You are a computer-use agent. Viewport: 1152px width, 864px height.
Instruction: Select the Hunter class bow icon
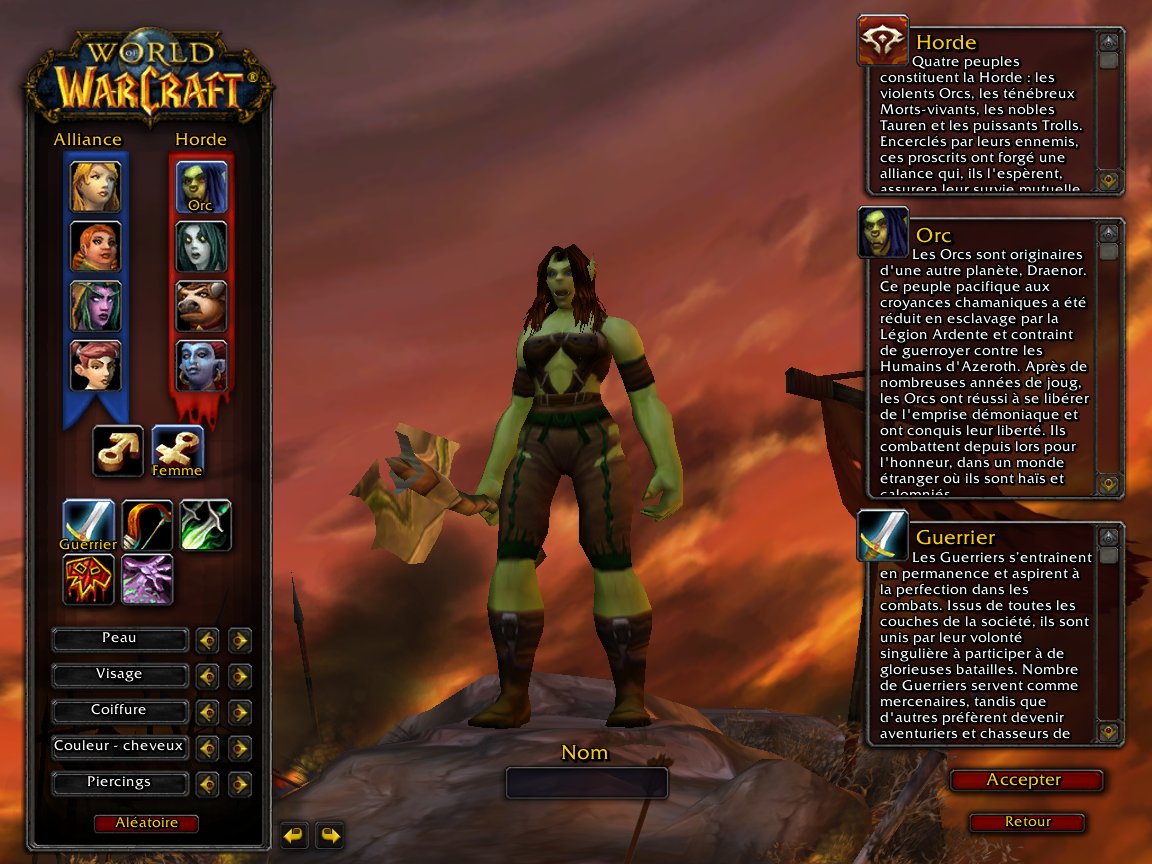tap(147, 525)
